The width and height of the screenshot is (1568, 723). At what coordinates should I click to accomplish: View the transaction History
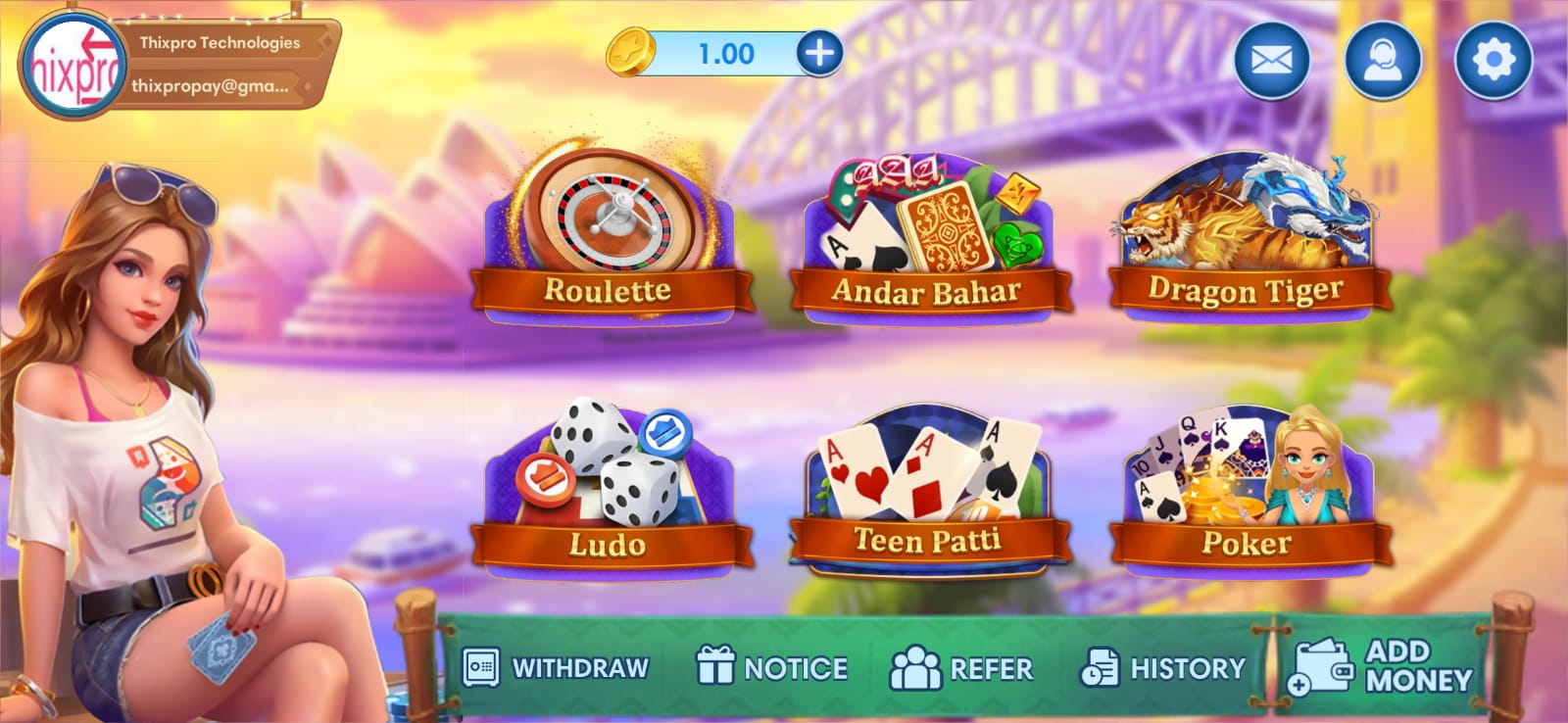[x=1163, y=668]
